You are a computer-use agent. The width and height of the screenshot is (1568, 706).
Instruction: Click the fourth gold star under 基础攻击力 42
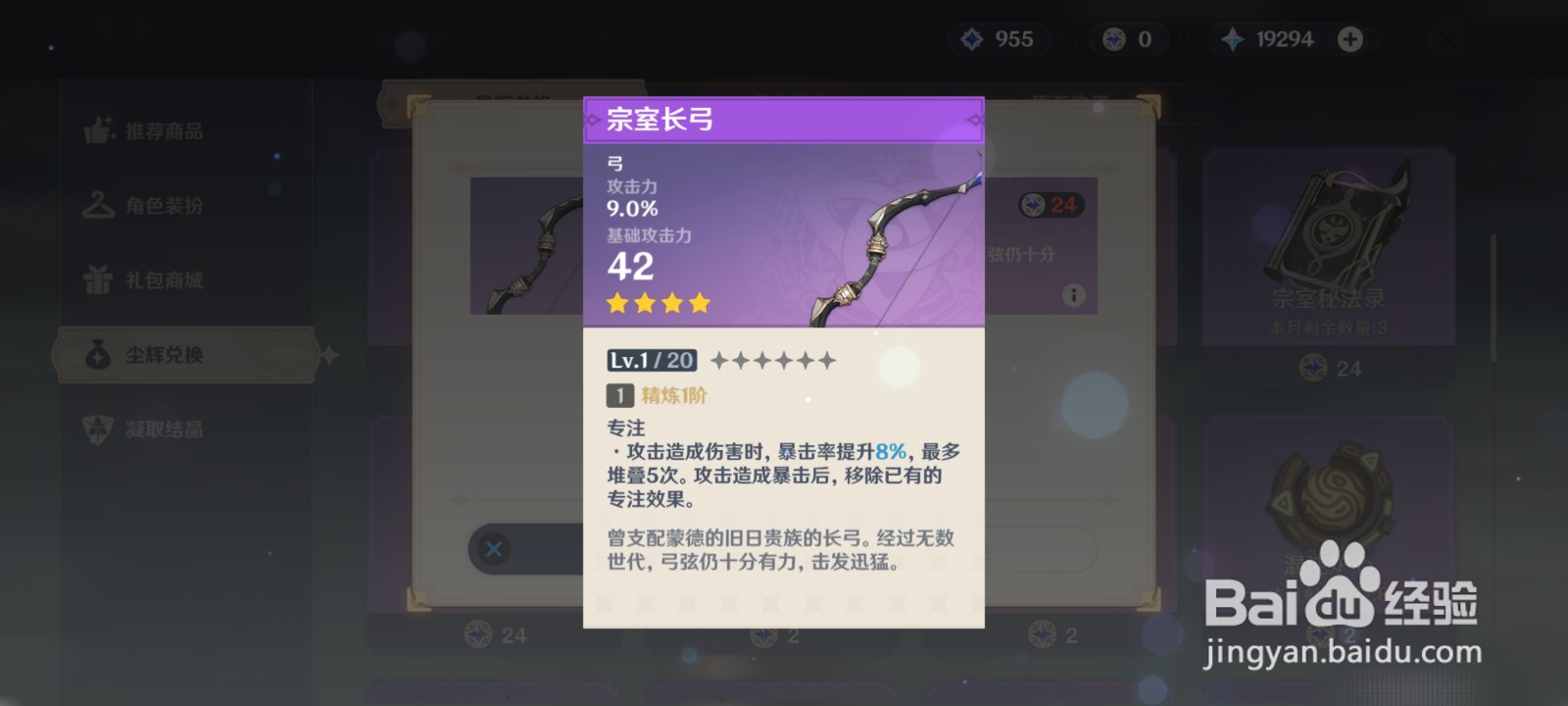coord(699,302)
